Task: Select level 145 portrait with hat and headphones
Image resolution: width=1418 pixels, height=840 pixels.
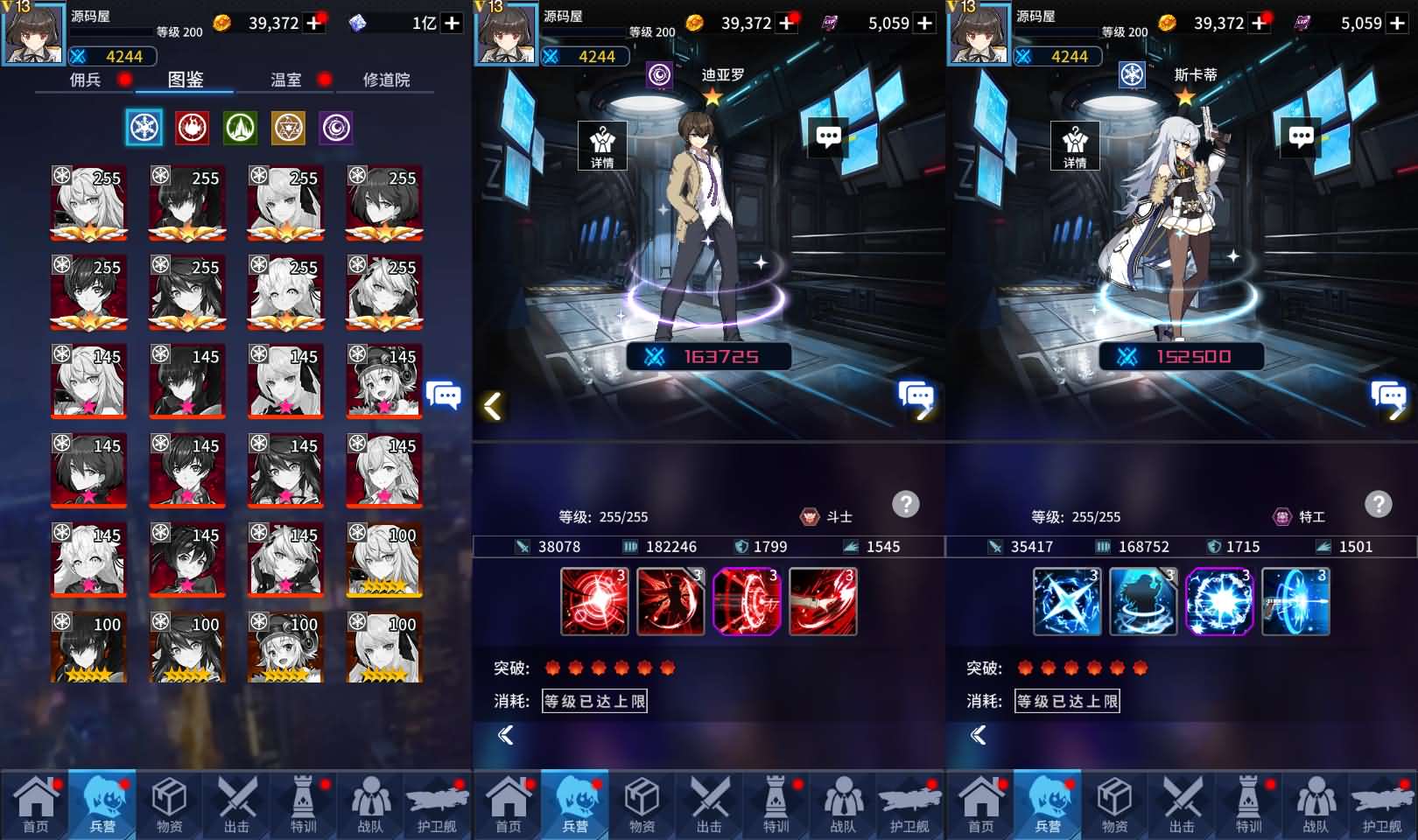Action: (384, 381)
